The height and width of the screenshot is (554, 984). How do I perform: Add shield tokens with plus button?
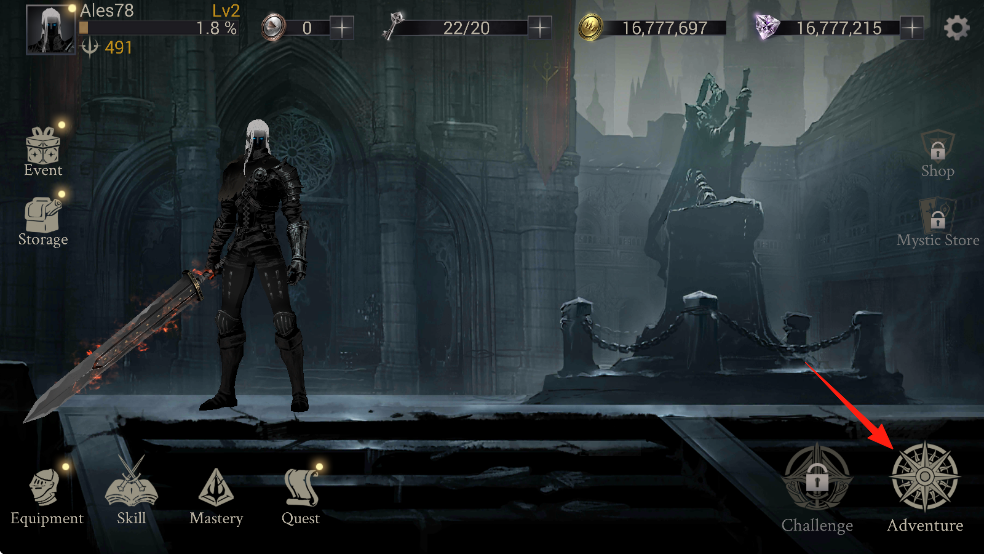click(x=342, y=27)
